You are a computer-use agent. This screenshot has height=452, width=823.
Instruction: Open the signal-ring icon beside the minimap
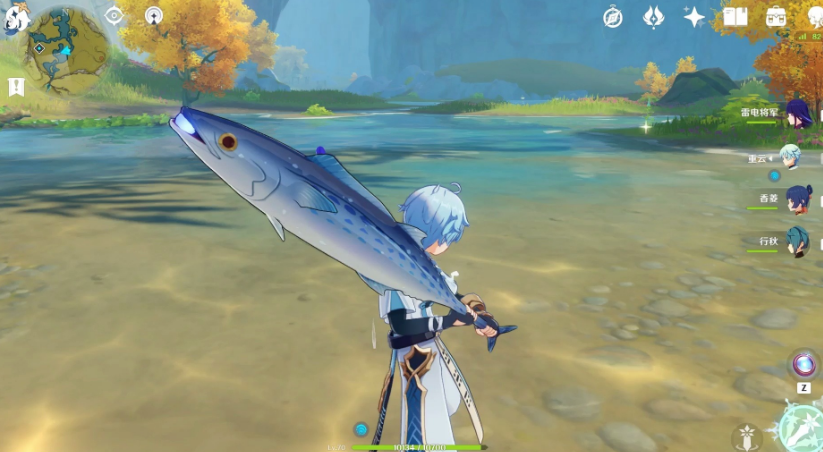click(x=153, y=15)
